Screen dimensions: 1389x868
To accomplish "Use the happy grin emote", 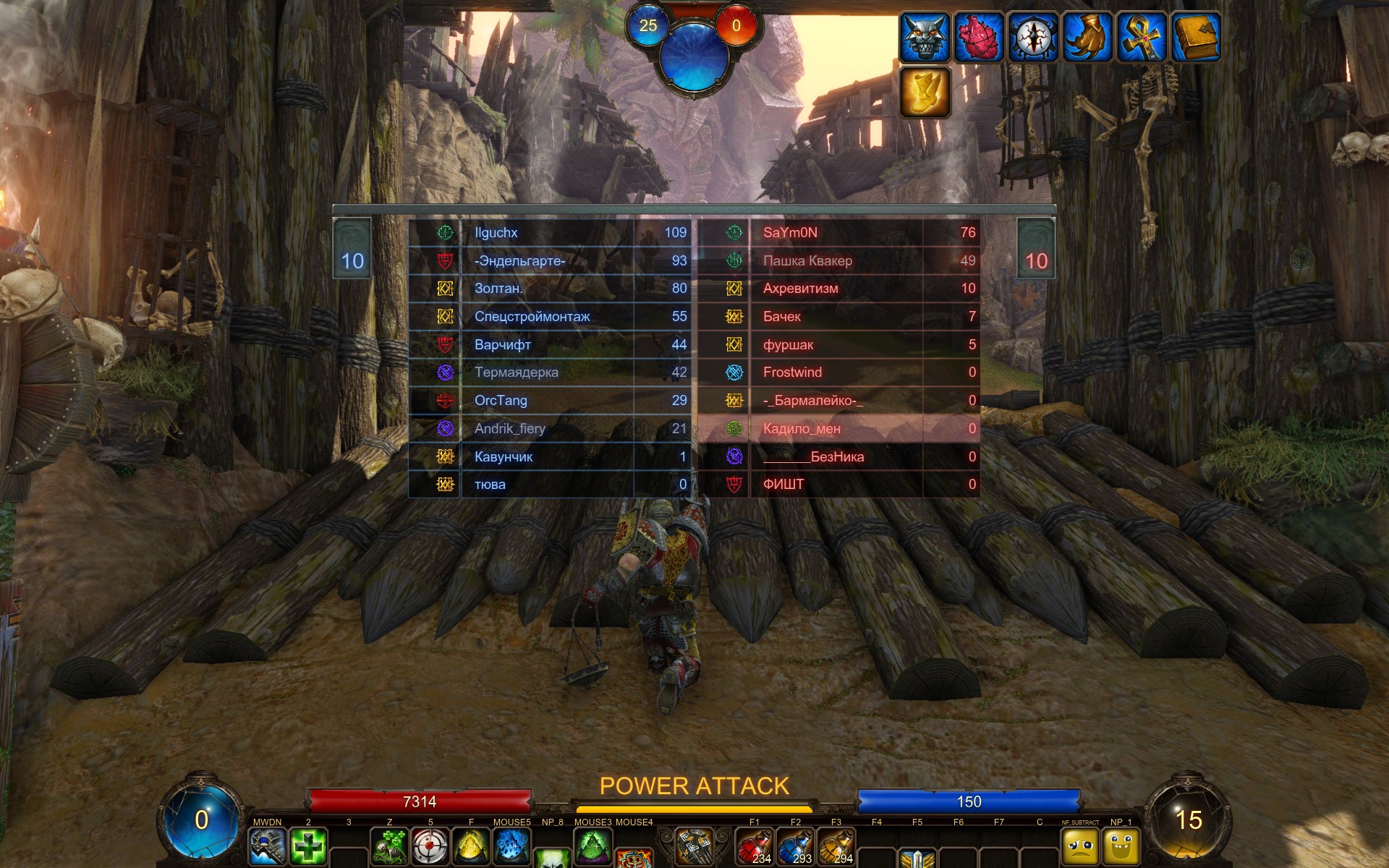I will click(x=1121, y=846).
